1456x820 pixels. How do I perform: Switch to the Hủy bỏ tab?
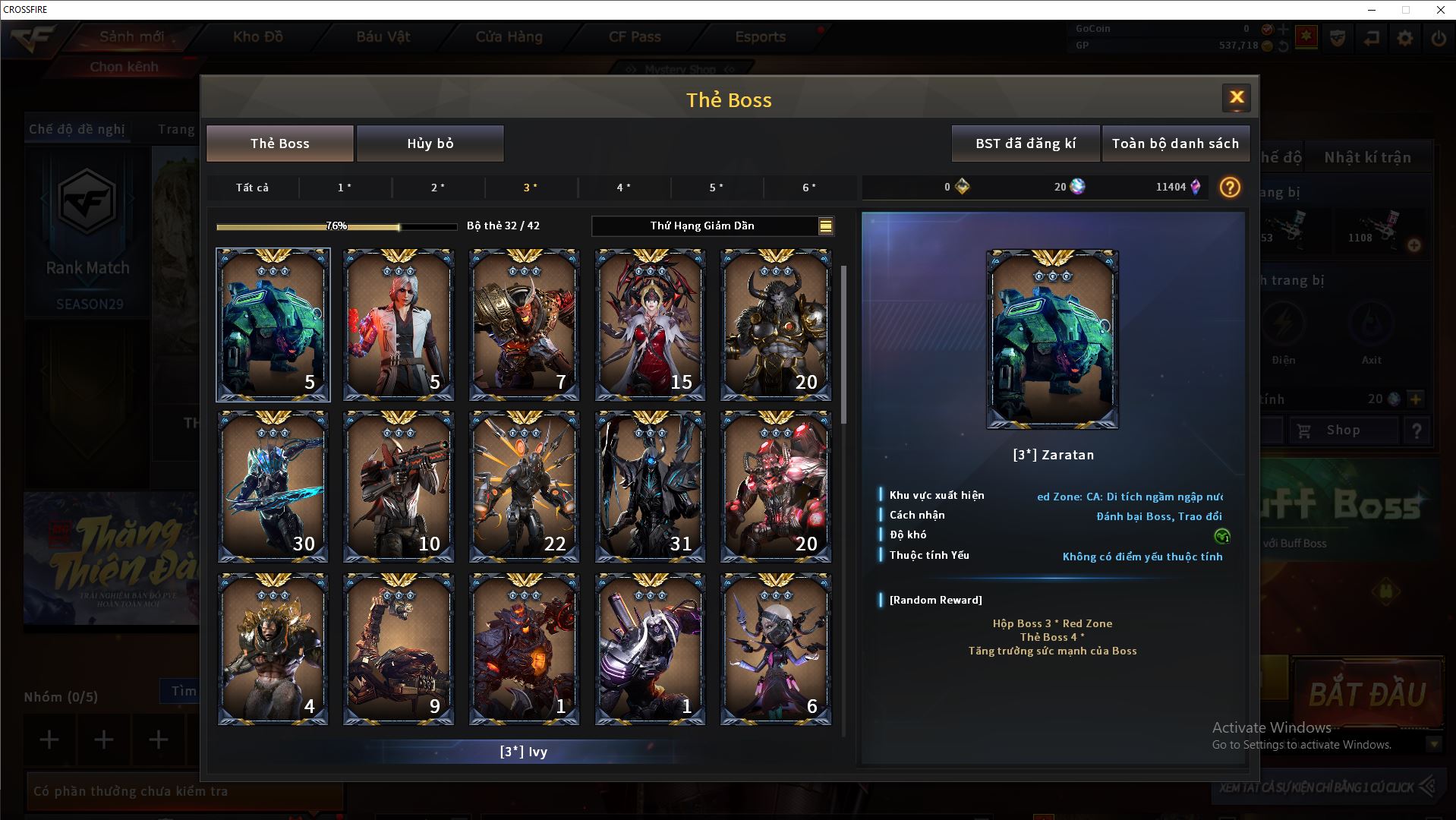click(430, 143)
